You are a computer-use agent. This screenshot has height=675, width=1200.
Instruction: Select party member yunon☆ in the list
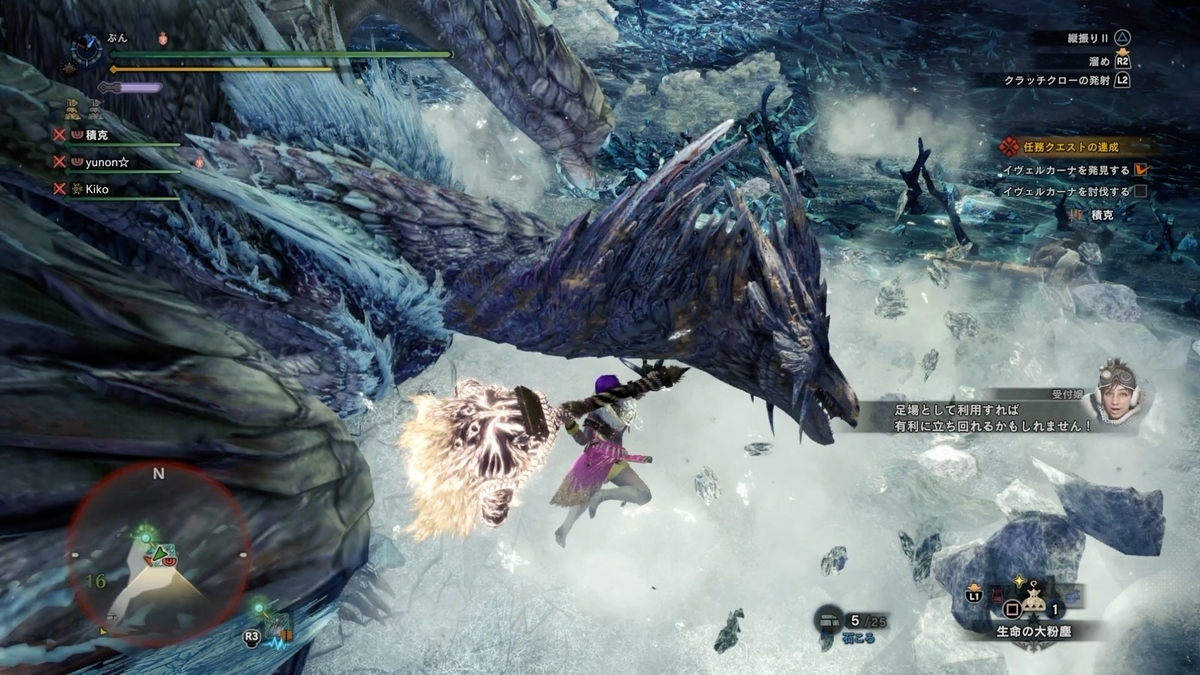tap(110, 160)
